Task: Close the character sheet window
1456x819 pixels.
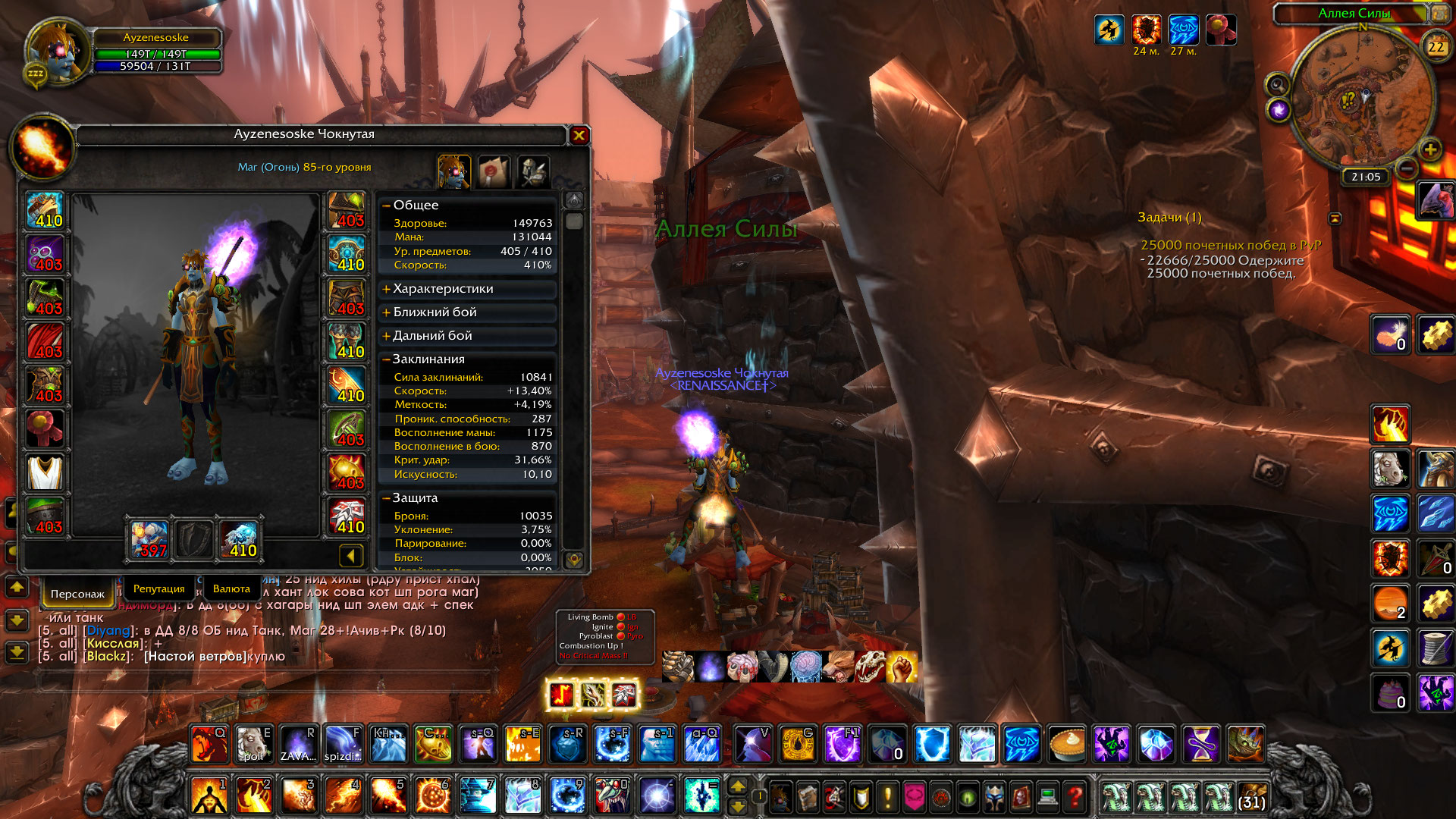Action: point(579,136)
